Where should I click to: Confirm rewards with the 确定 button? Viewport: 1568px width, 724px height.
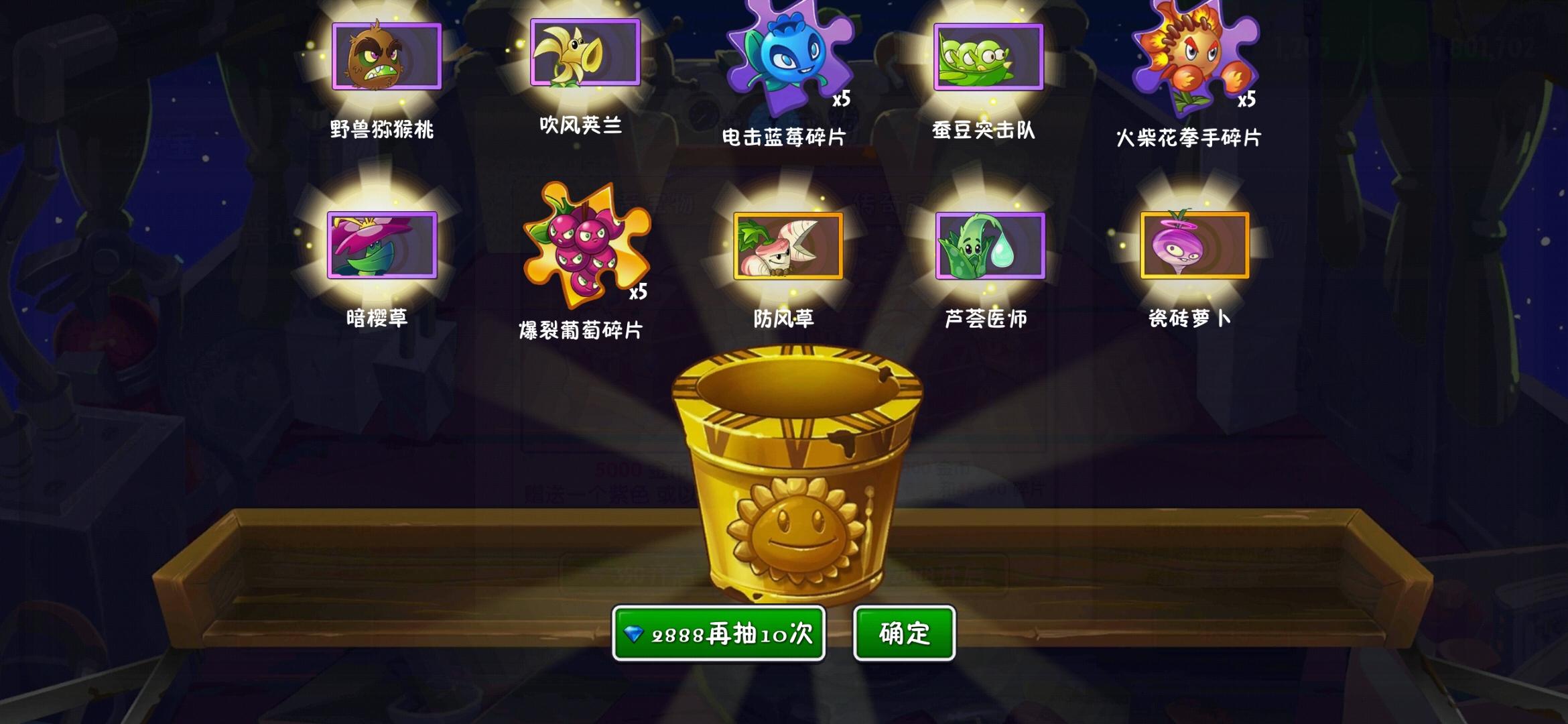click(x=904, y=633)
